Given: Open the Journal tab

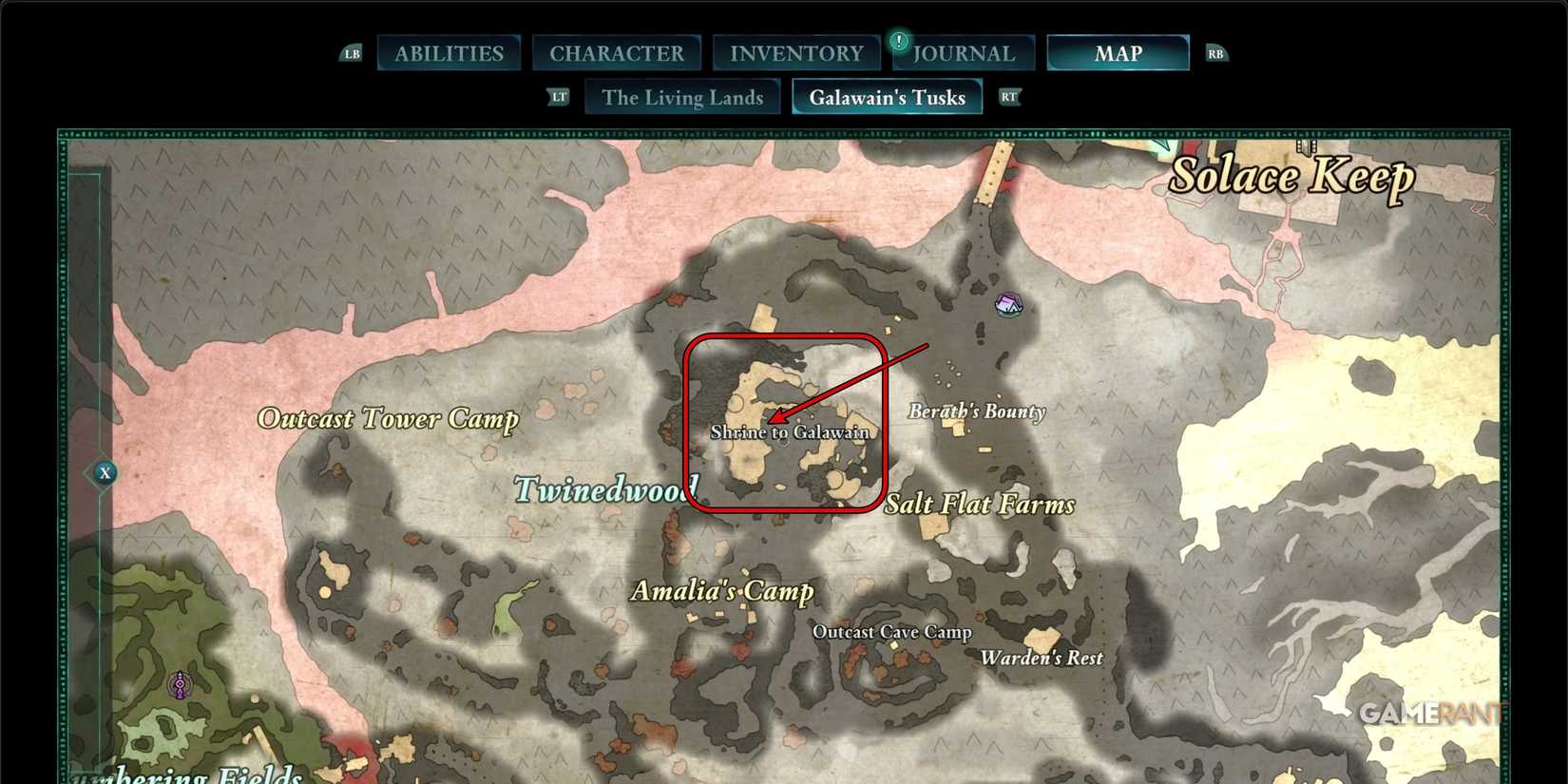Looking at the screenshot, I should (964, 52).
